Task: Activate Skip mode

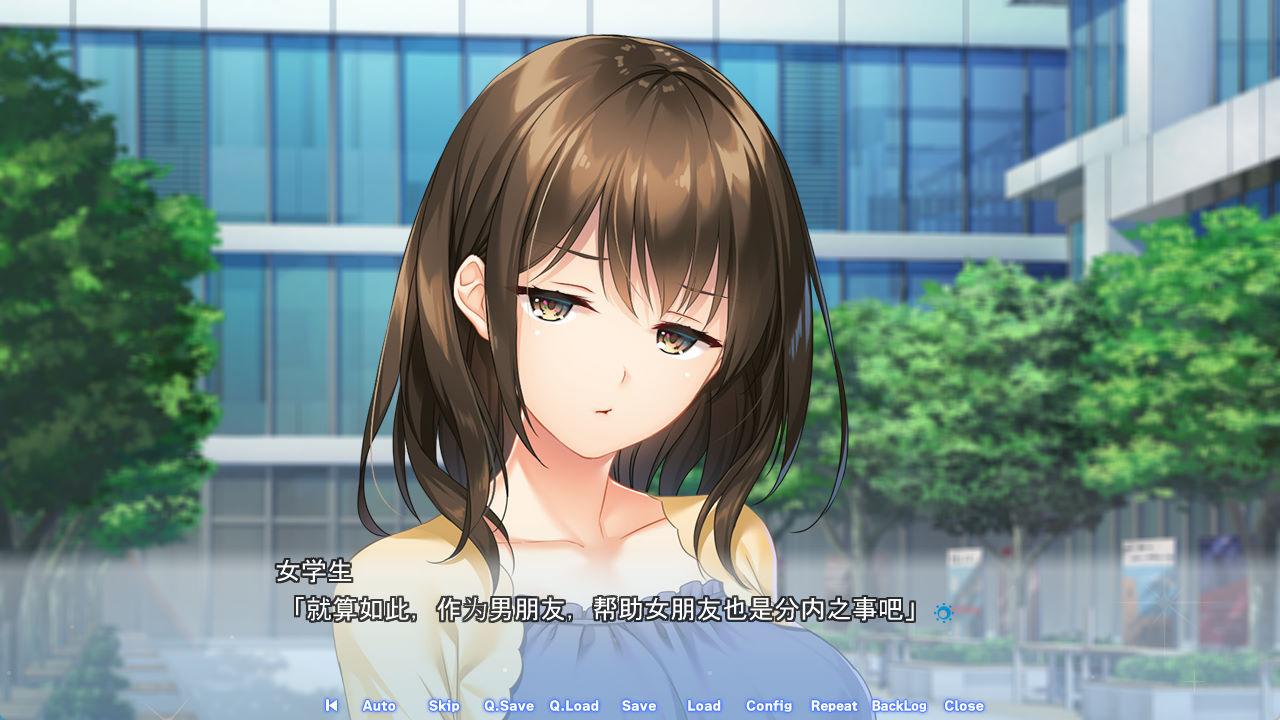Action: coord(444,705)
